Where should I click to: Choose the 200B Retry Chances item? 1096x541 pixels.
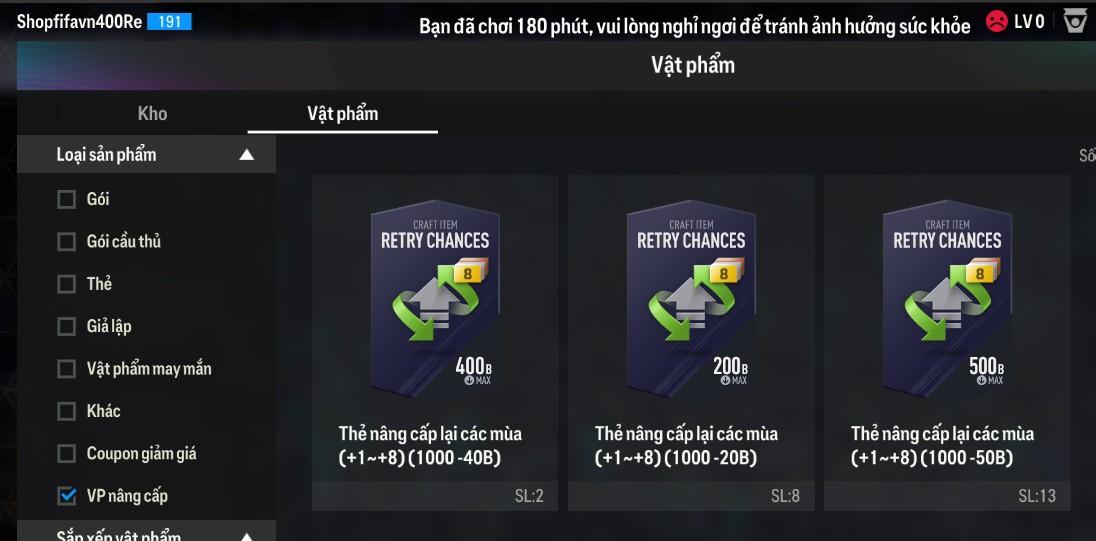[x=691, y=342]
